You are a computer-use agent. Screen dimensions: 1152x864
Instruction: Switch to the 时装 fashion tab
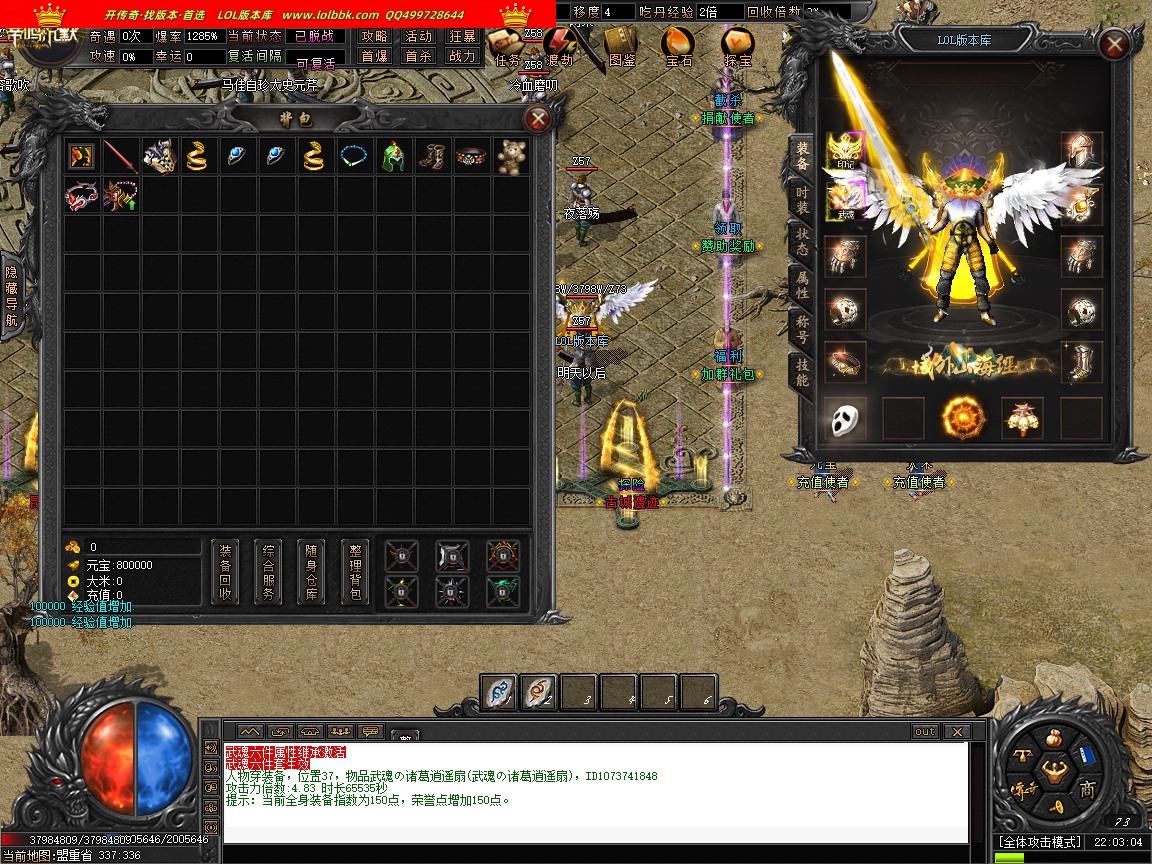[802, 199]
